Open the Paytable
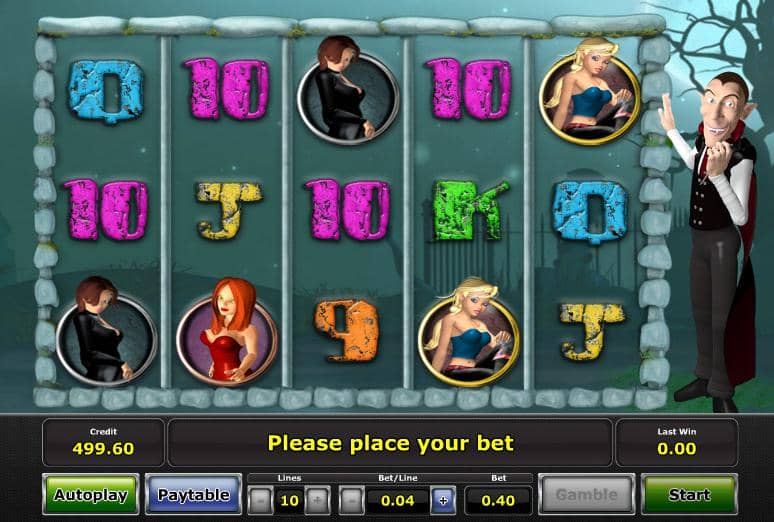This screenshot has width=774, height=522. pos(194,495)
